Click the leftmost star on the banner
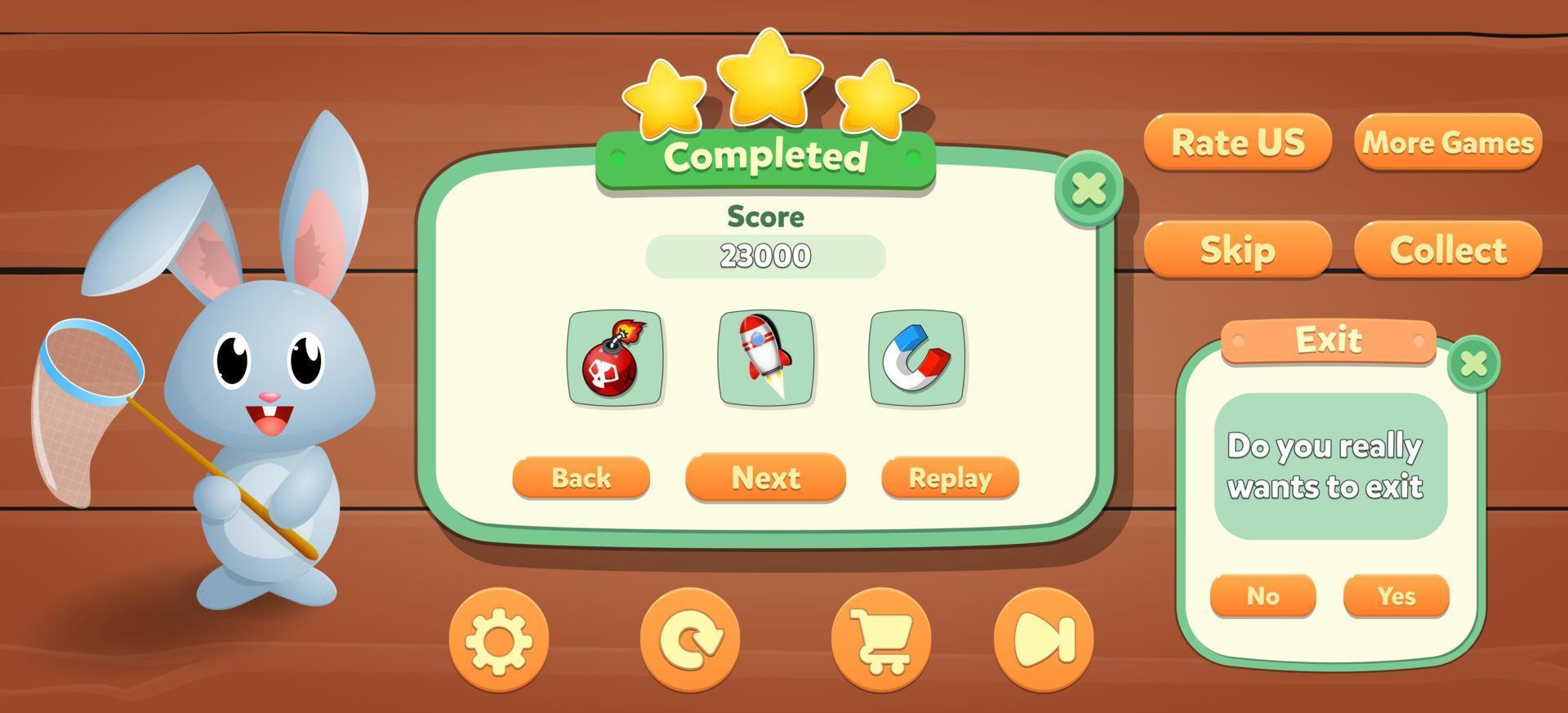This screenshot has width=1568, height=713. click(667, 98)
